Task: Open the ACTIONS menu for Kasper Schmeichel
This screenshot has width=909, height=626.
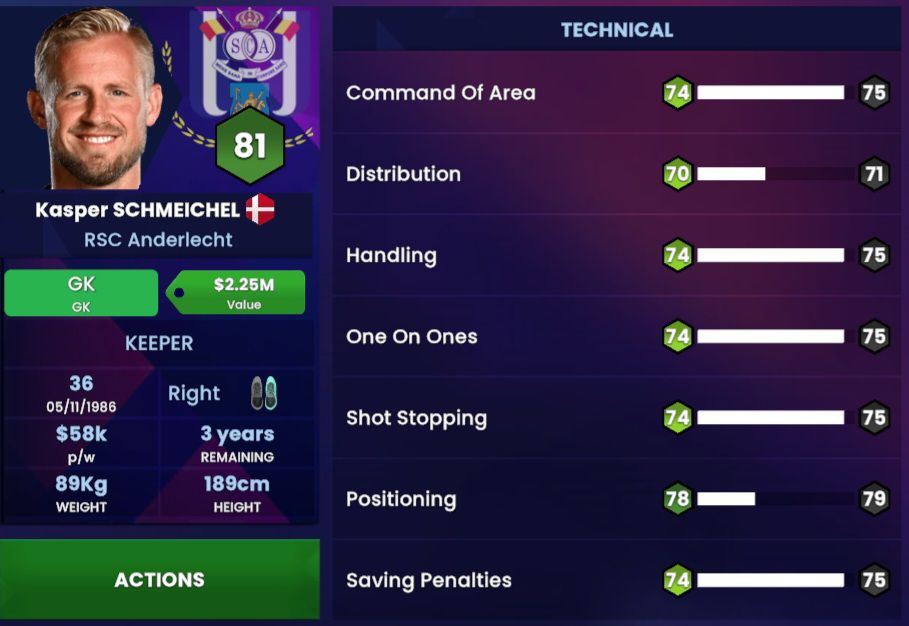Action: coord(160,580)
